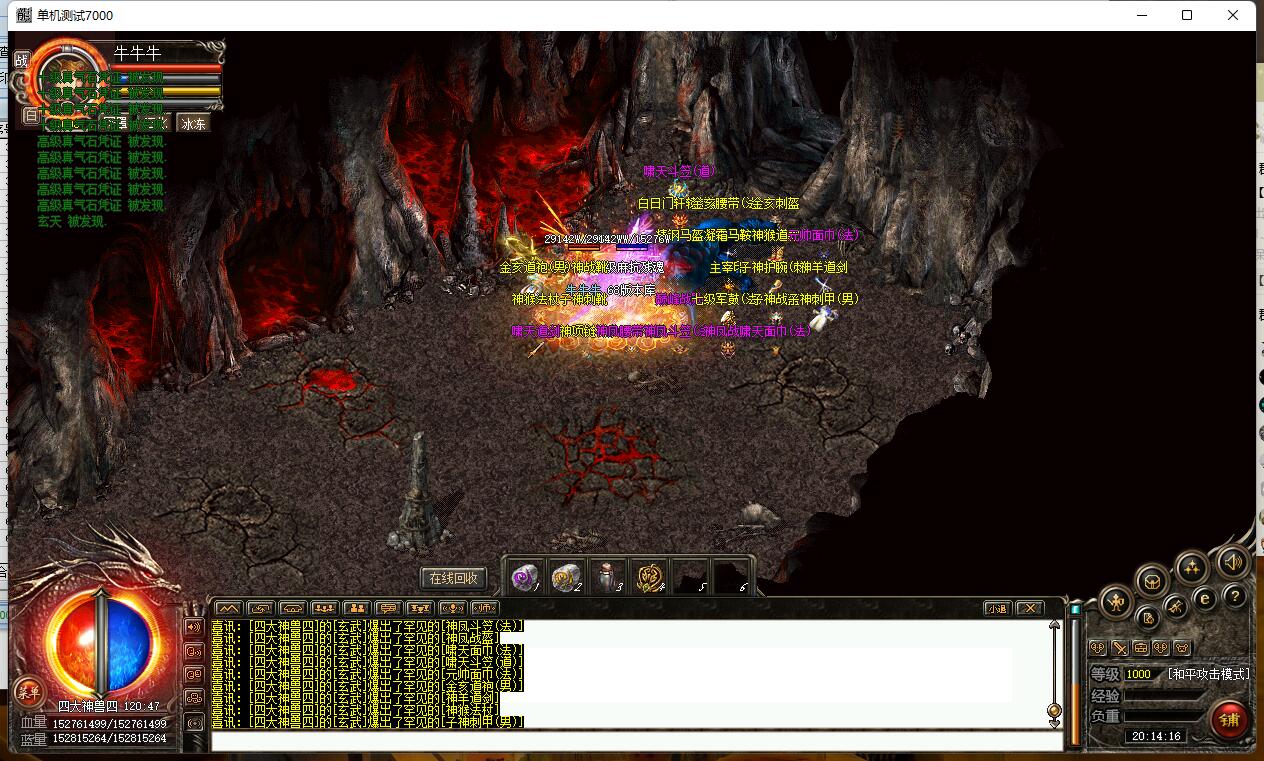Image resolution: width=1264 pixels, height=761 pixels.
Task: Open the 菜单 menu button
Action: click(28, 692)
